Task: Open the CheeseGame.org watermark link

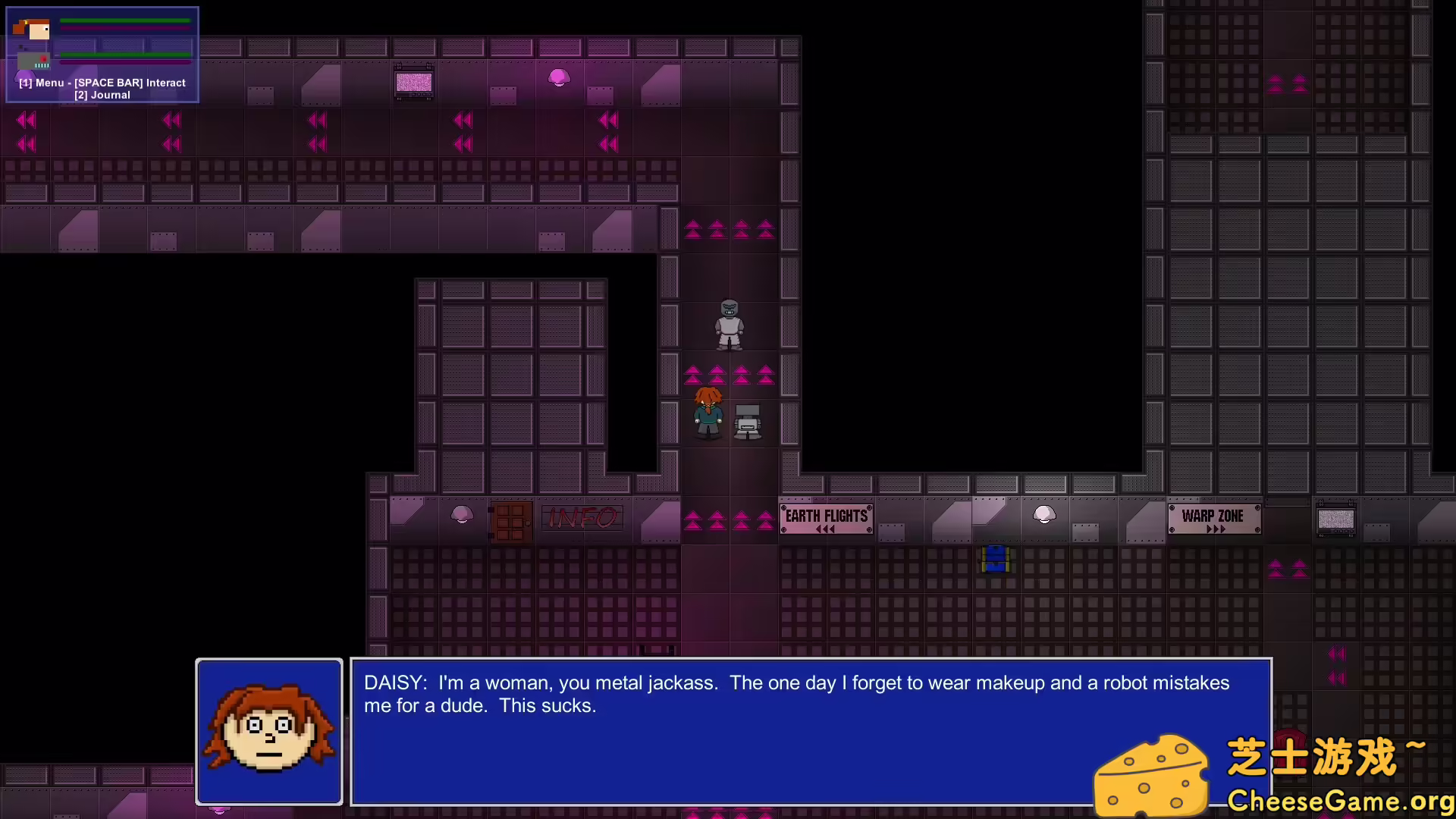Action: click(1339, 801)
